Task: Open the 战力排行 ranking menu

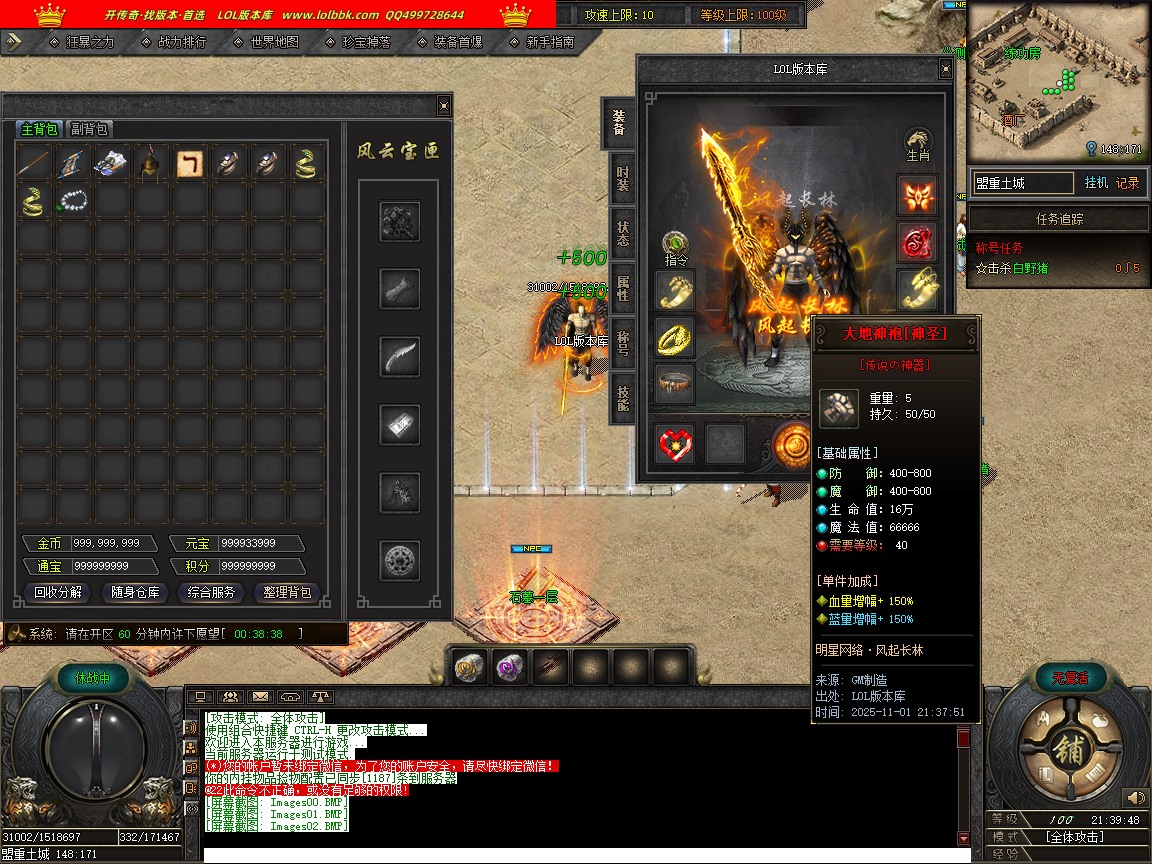Action: pos(181,42)
